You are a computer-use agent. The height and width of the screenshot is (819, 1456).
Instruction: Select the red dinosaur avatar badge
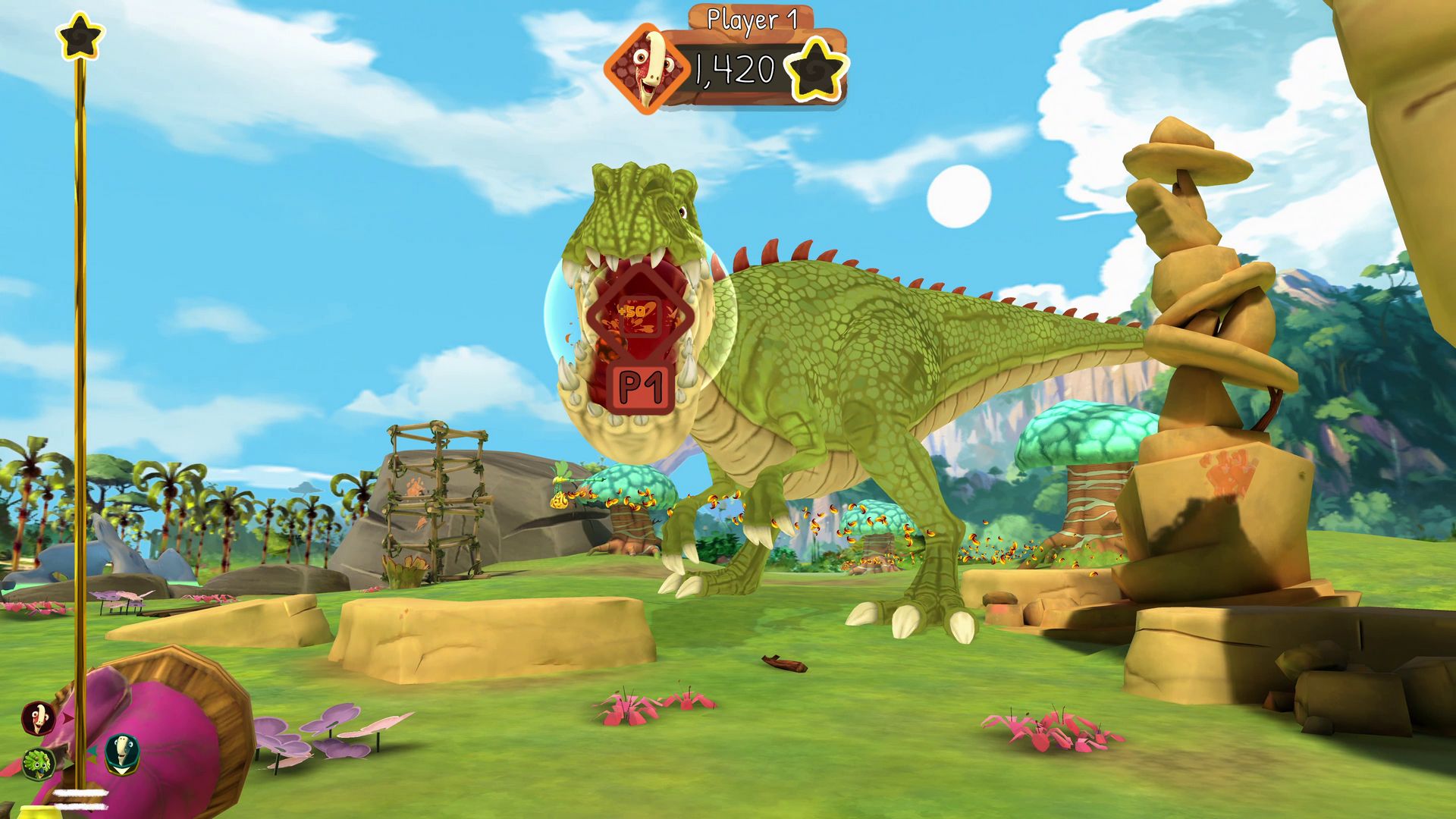[36, 717]
